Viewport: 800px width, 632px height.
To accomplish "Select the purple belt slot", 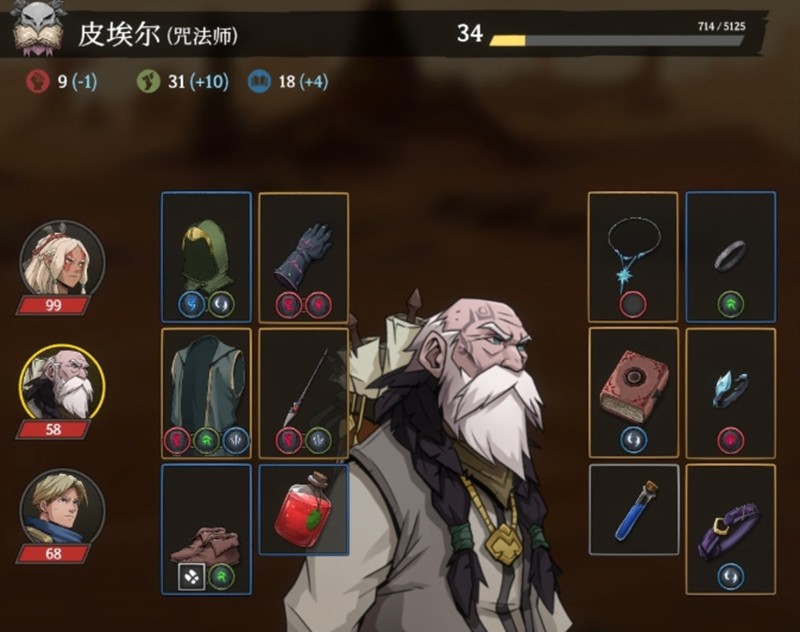I will point(730,530).
